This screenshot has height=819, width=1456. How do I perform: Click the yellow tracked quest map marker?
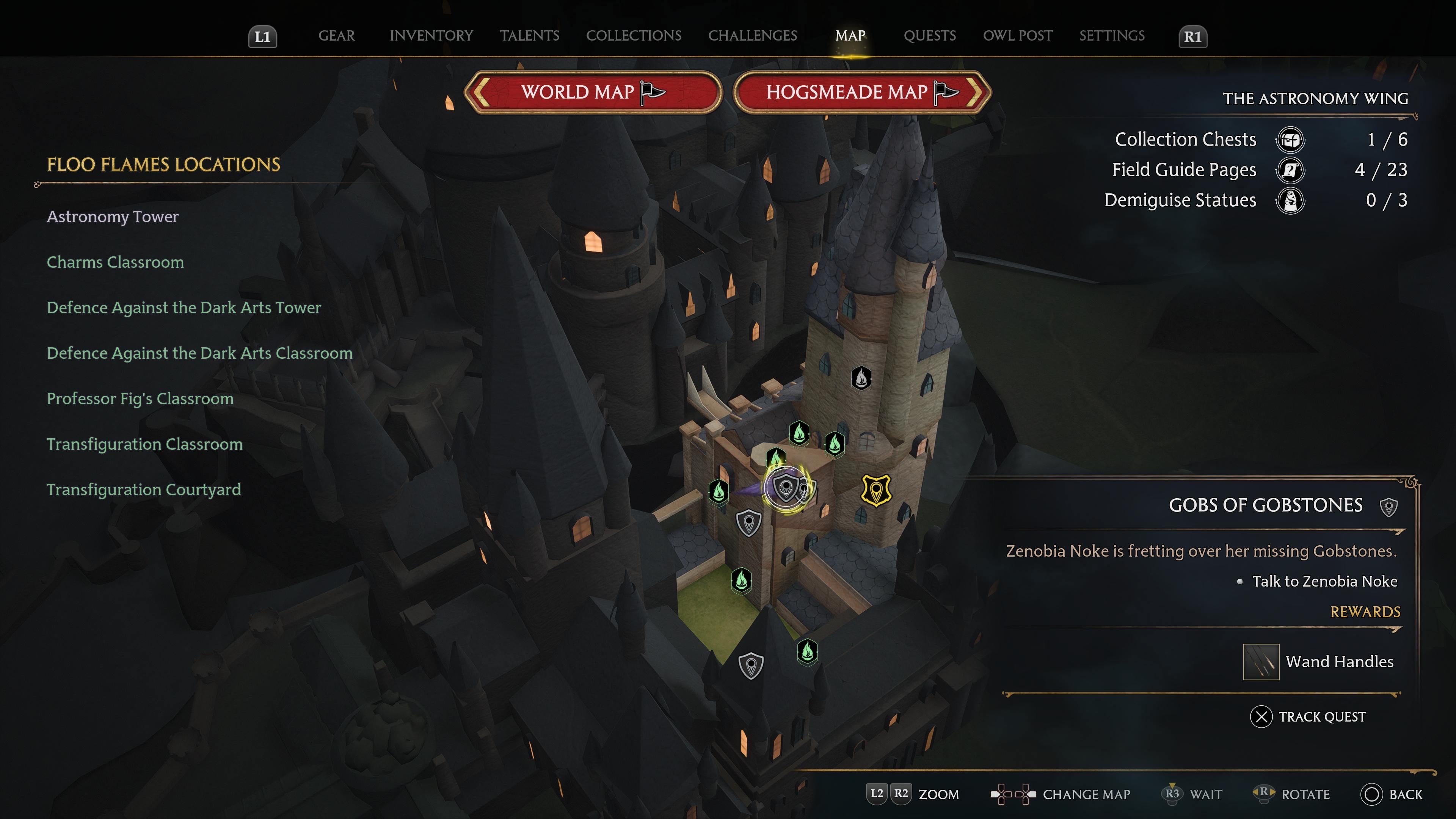(x=875, y=490)
